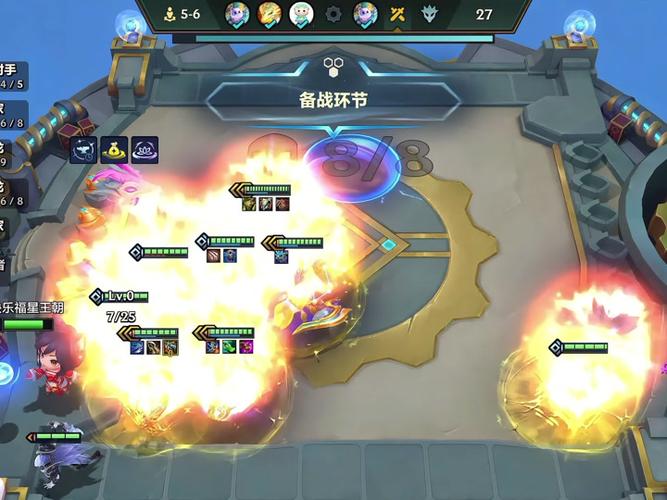
Task: Inspect the gold money bag augment
Action: click(x=114, y=151)
